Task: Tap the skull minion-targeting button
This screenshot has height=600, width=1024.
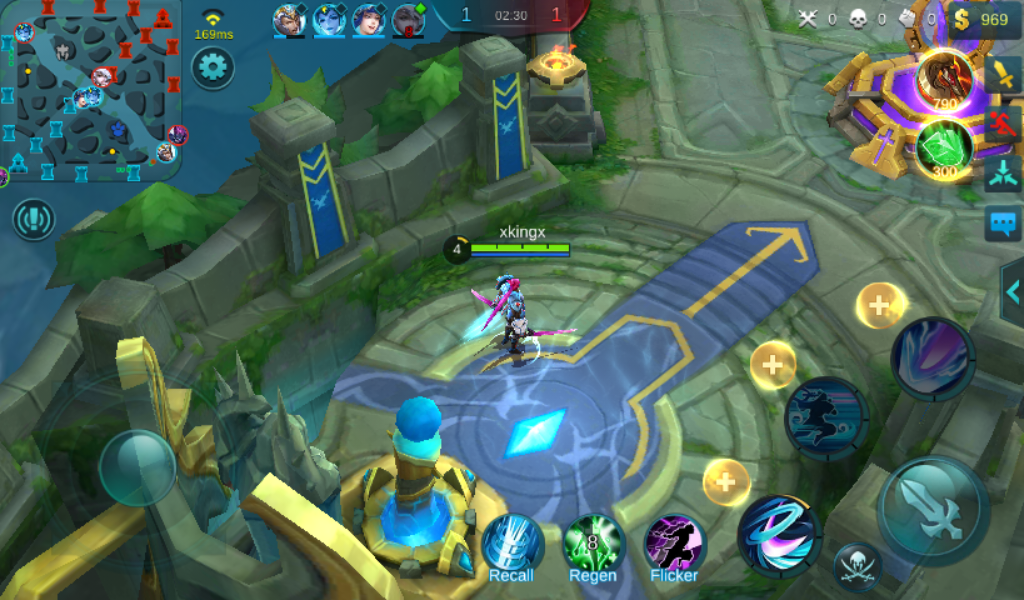Action: pyautogui.click(x=857, y=566)
